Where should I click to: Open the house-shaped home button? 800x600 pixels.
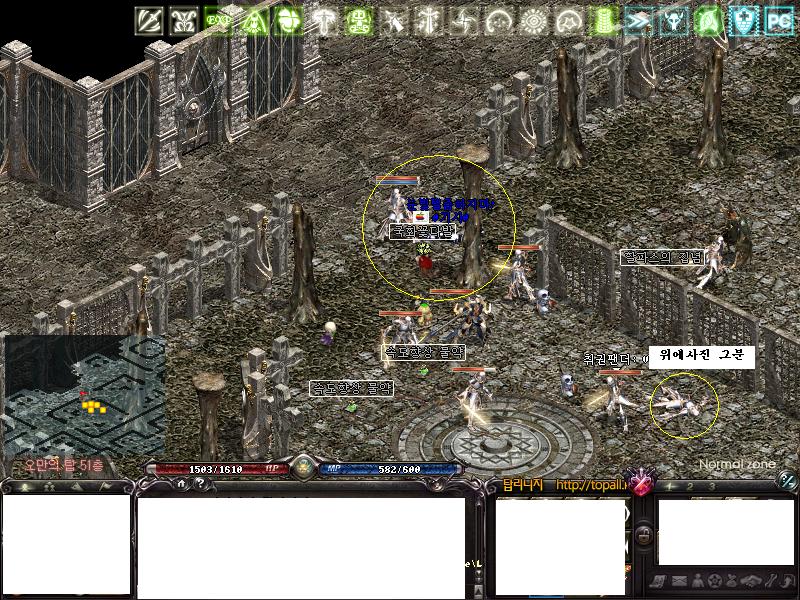pos(182,483)
